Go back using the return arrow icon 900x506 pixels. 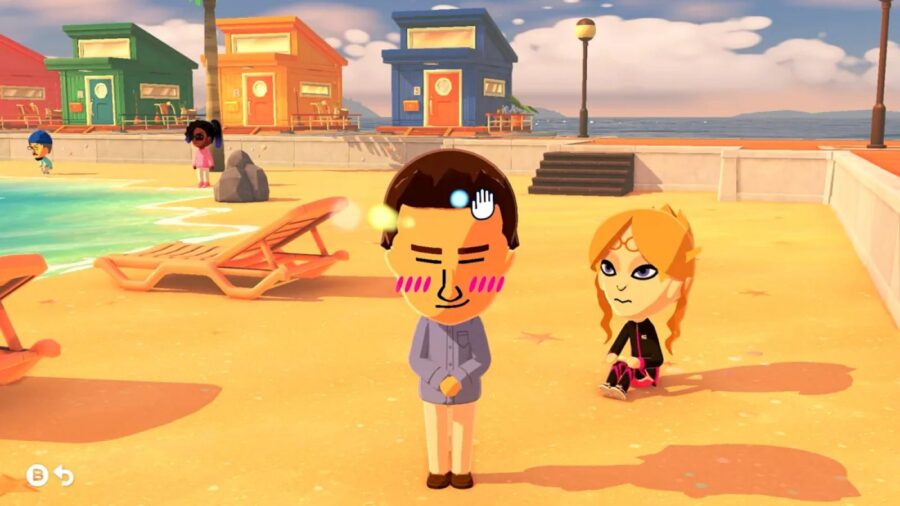(x=64, y=476)
